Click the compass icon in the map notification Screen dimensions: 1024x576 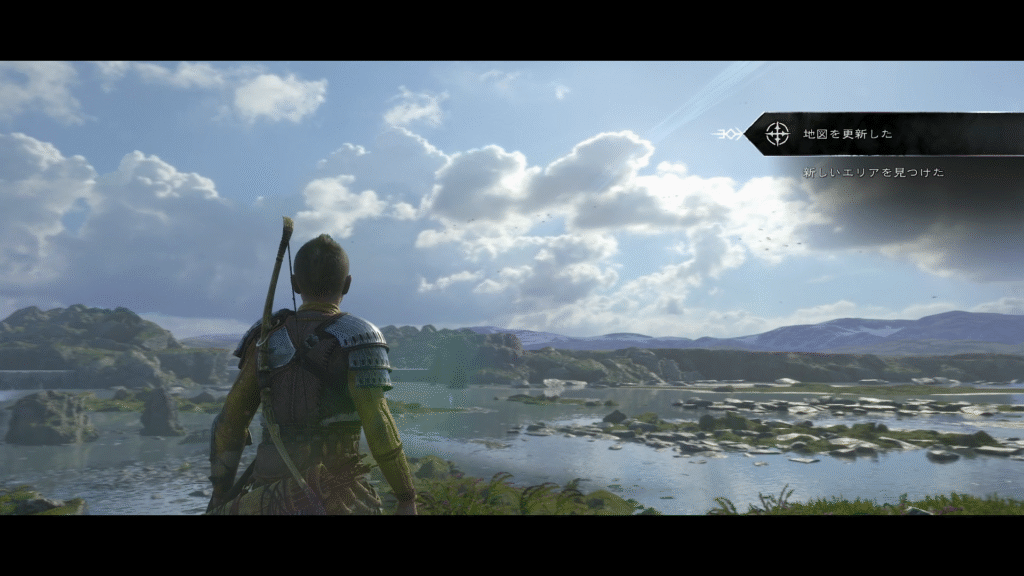777,134
